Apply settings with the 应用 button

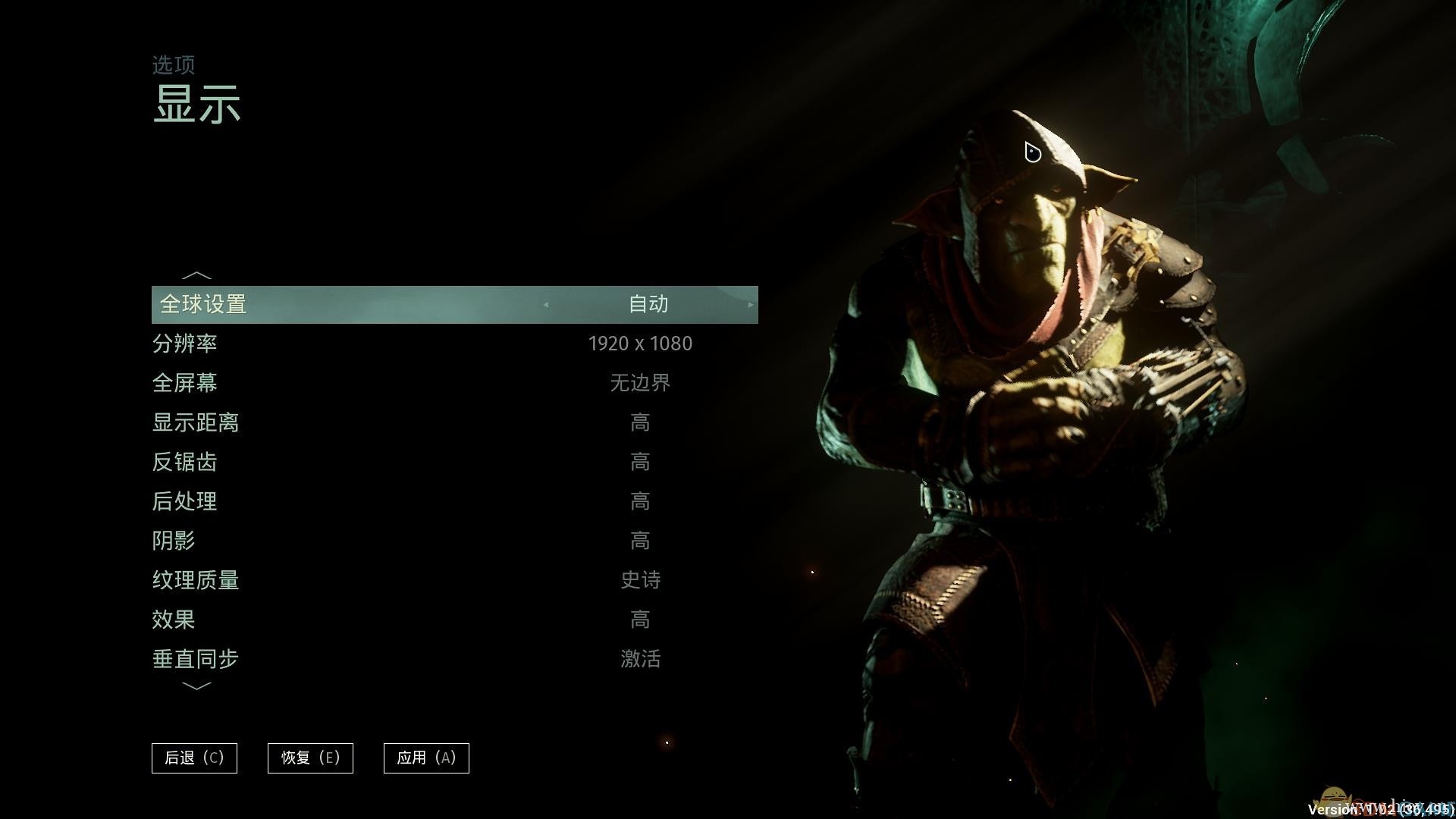click(x=426, y=758)
